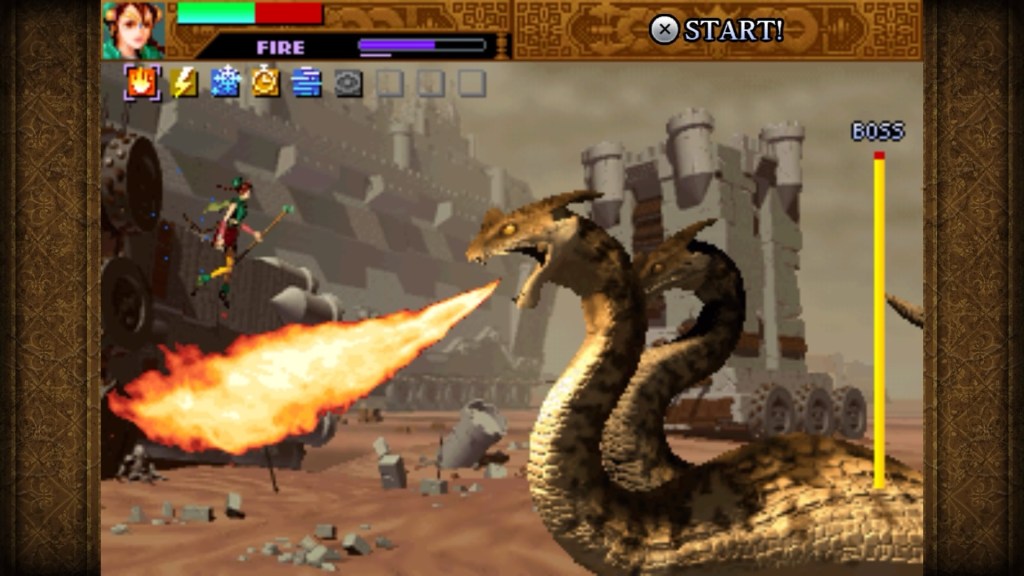Activate the lightning bolt spell
The height and width of the screenshot is (576, 1024).
point(184,82)
